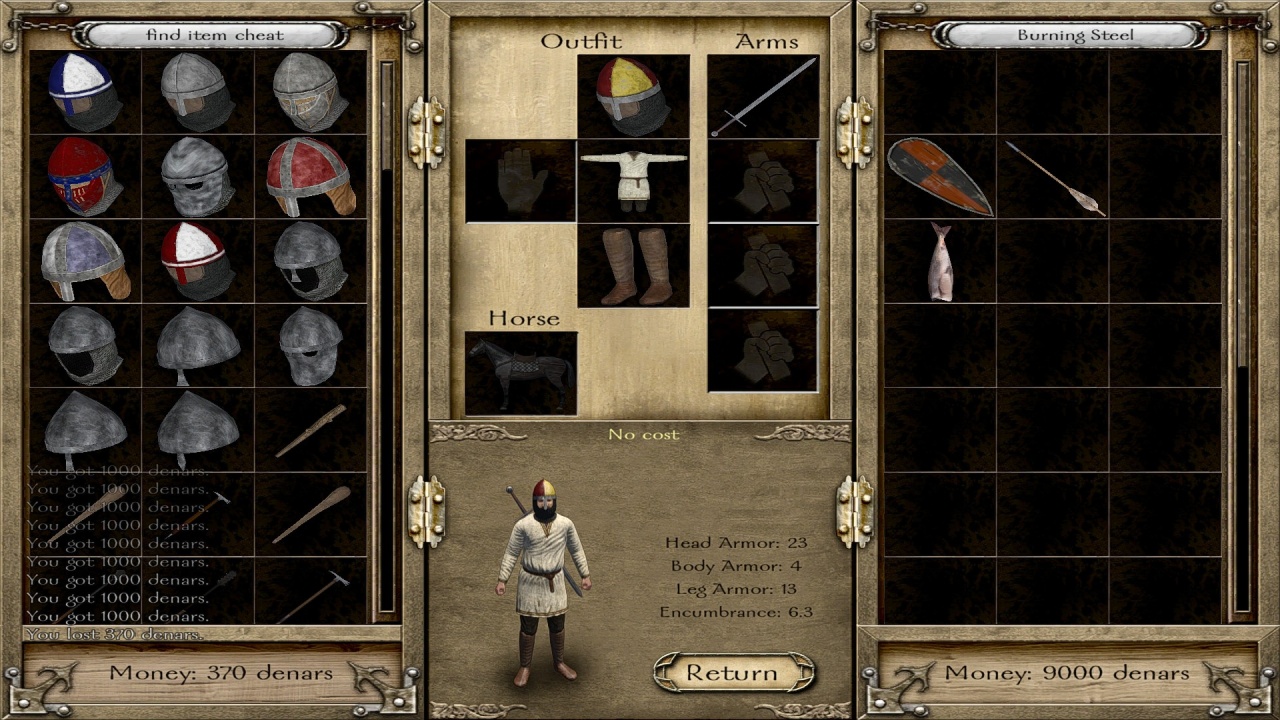Select the equipped leather boots slot
This screenshot has height=720, width=1280.
point(633,265)
